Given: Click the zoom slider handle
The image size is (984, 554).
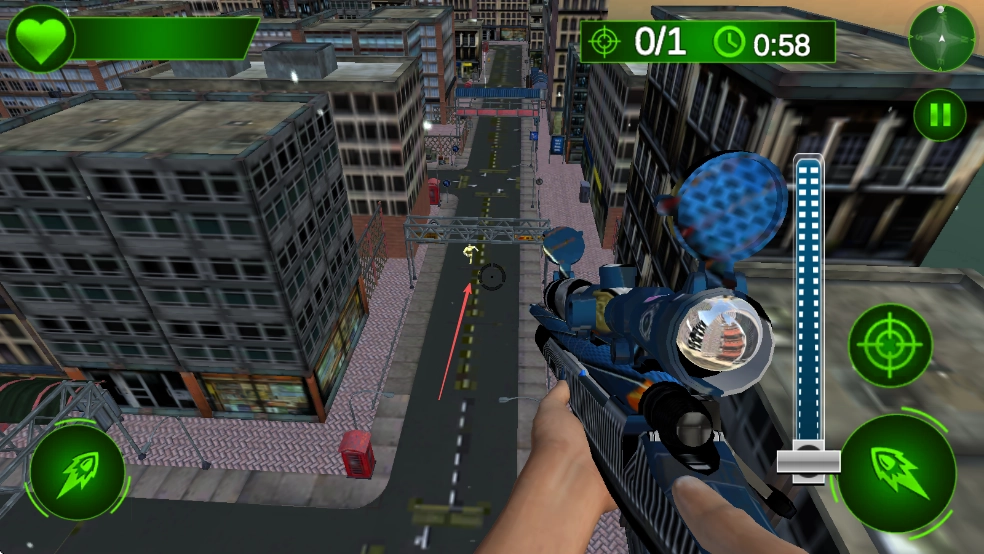Looking at the screenshot, I should pyautogui.click(x=809, y=460).
